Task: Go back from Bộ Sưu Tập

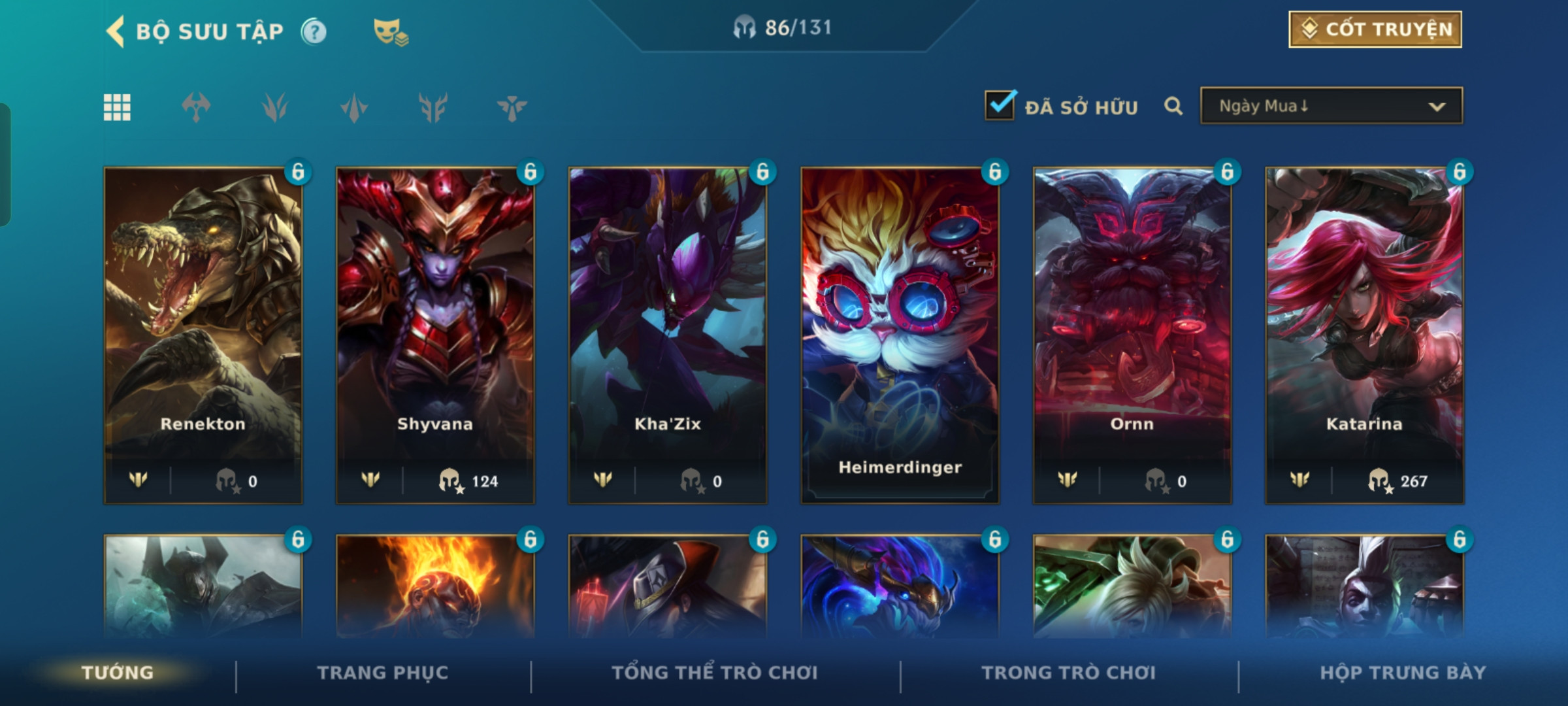Action: pos(116,31)
